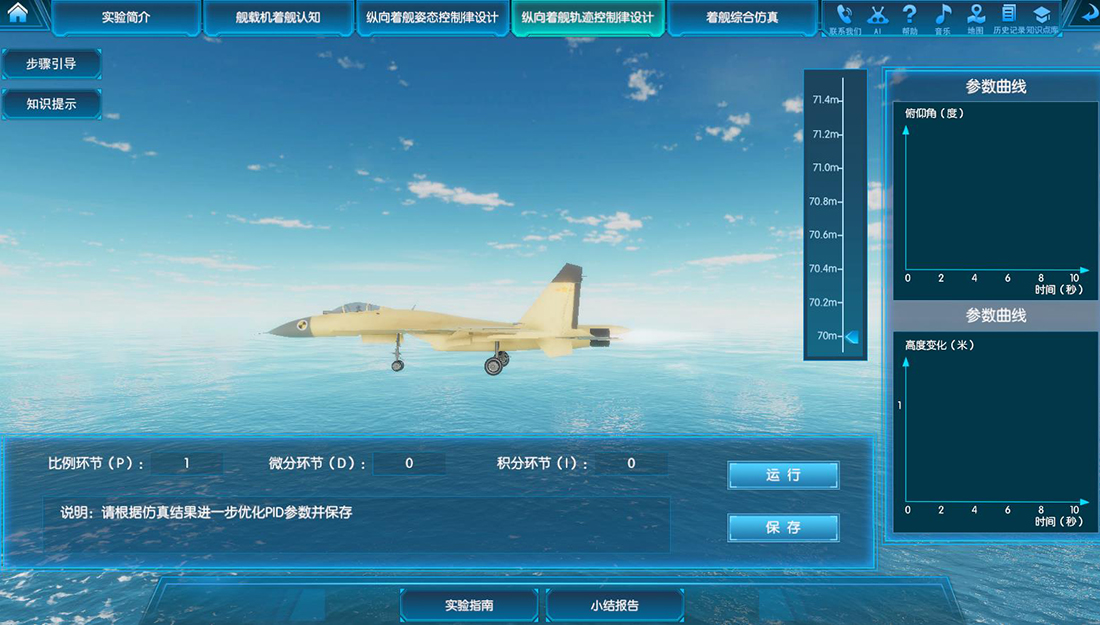Open the 舰载机着舰认知 tab
The image size is (1100, 625).
point(278,18)
